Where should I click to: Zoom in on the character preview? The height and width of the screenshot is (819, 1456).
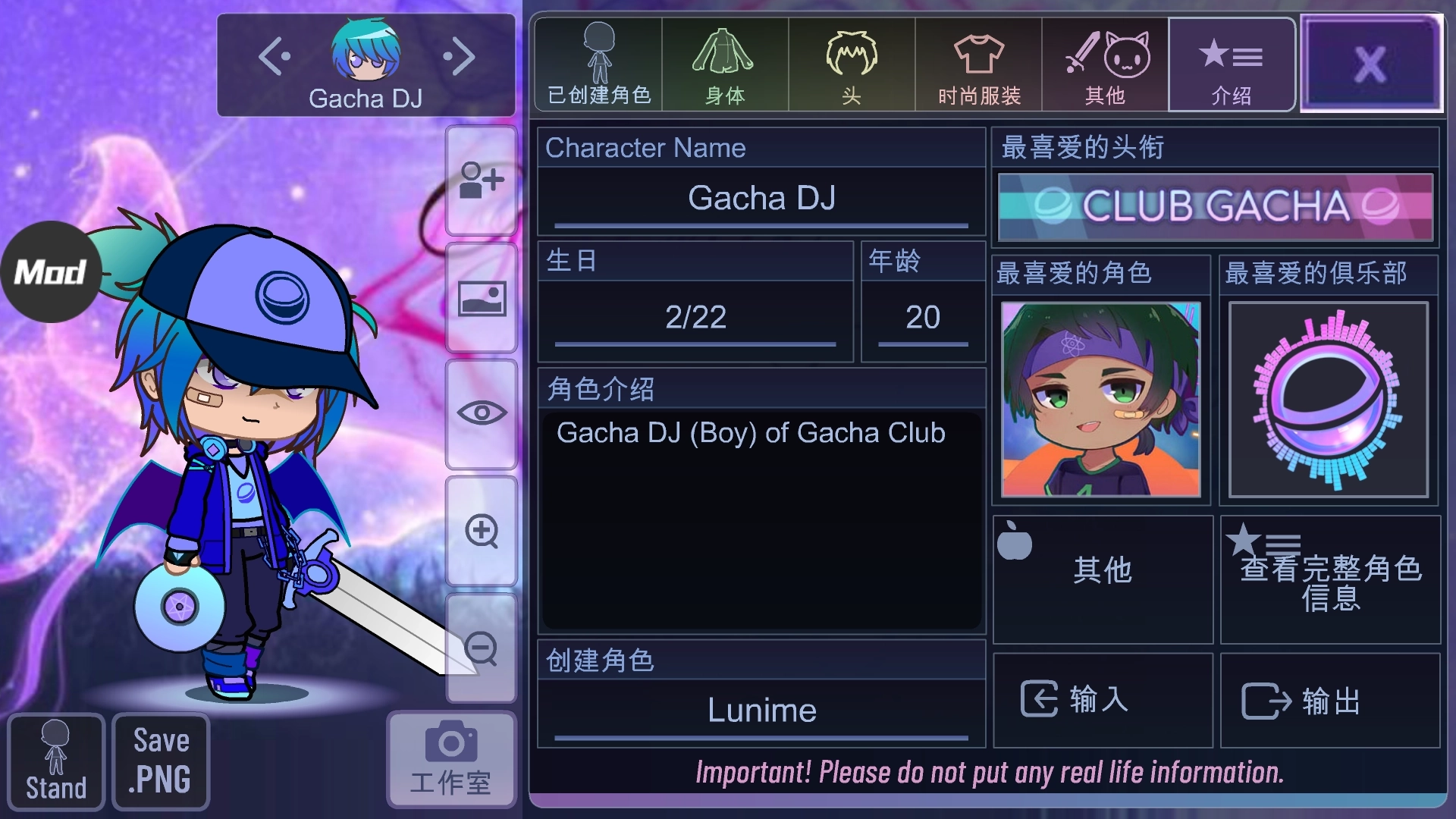pyautogui.click(x=481, y=533)
